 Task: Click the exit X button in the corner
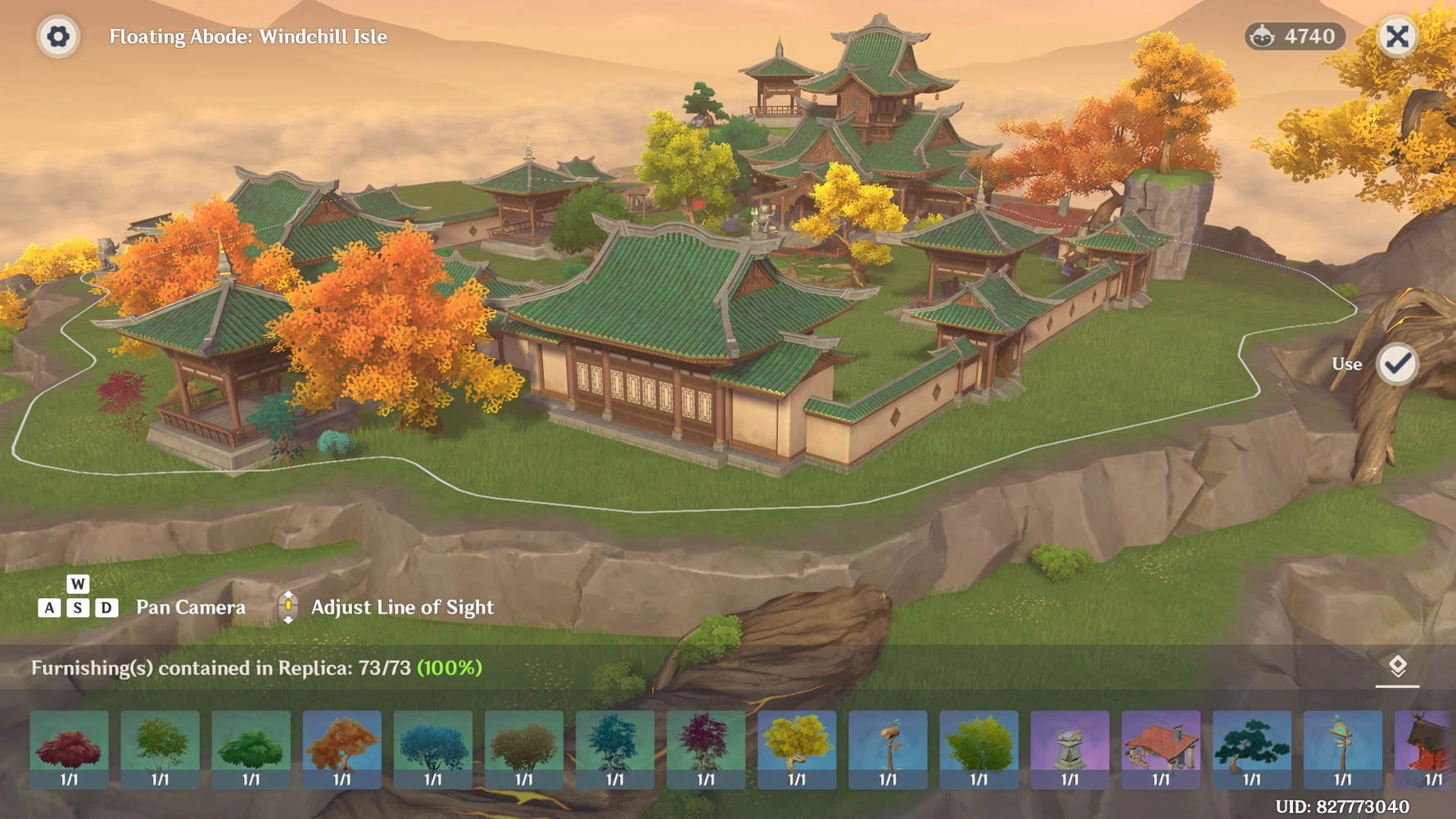pos(1398,37)
